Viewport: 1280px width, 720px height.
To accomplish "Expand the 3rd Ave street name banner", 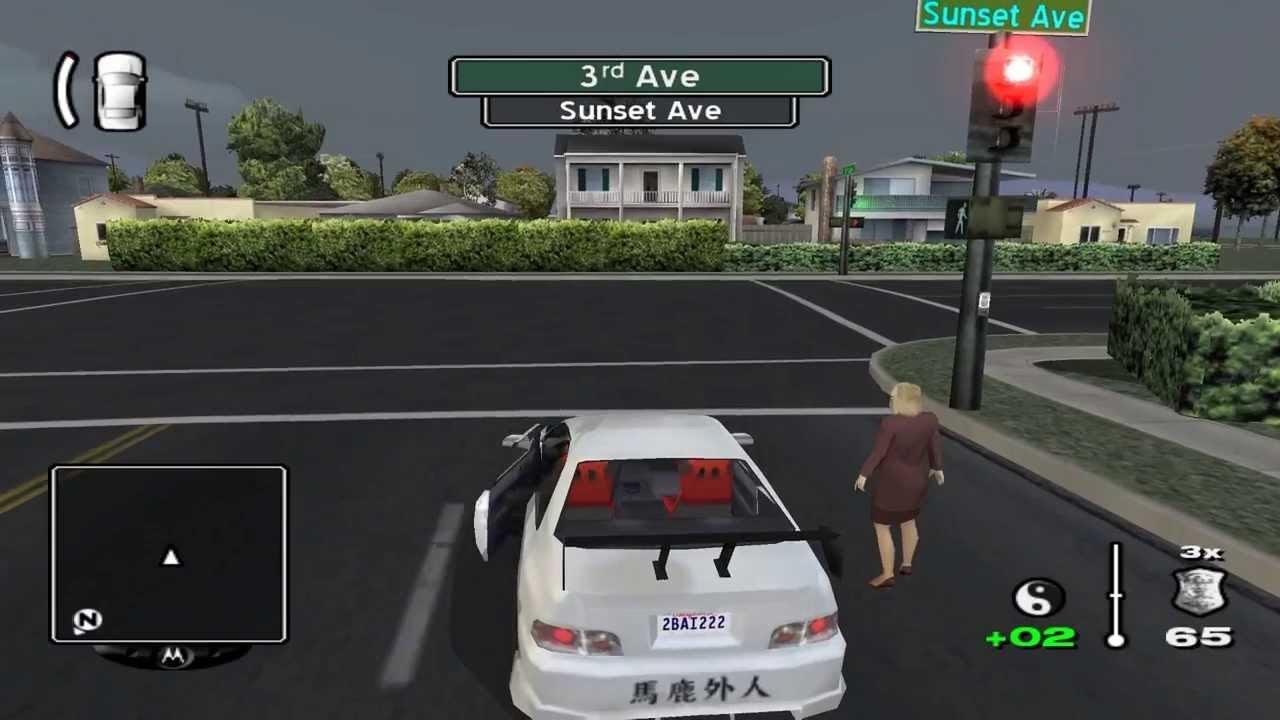I will pos(640,76).
